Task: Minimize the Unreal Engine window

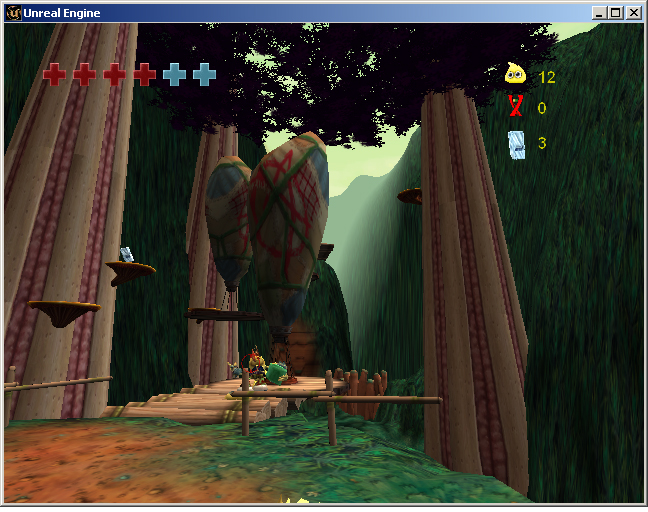Action: coord(599,13)
